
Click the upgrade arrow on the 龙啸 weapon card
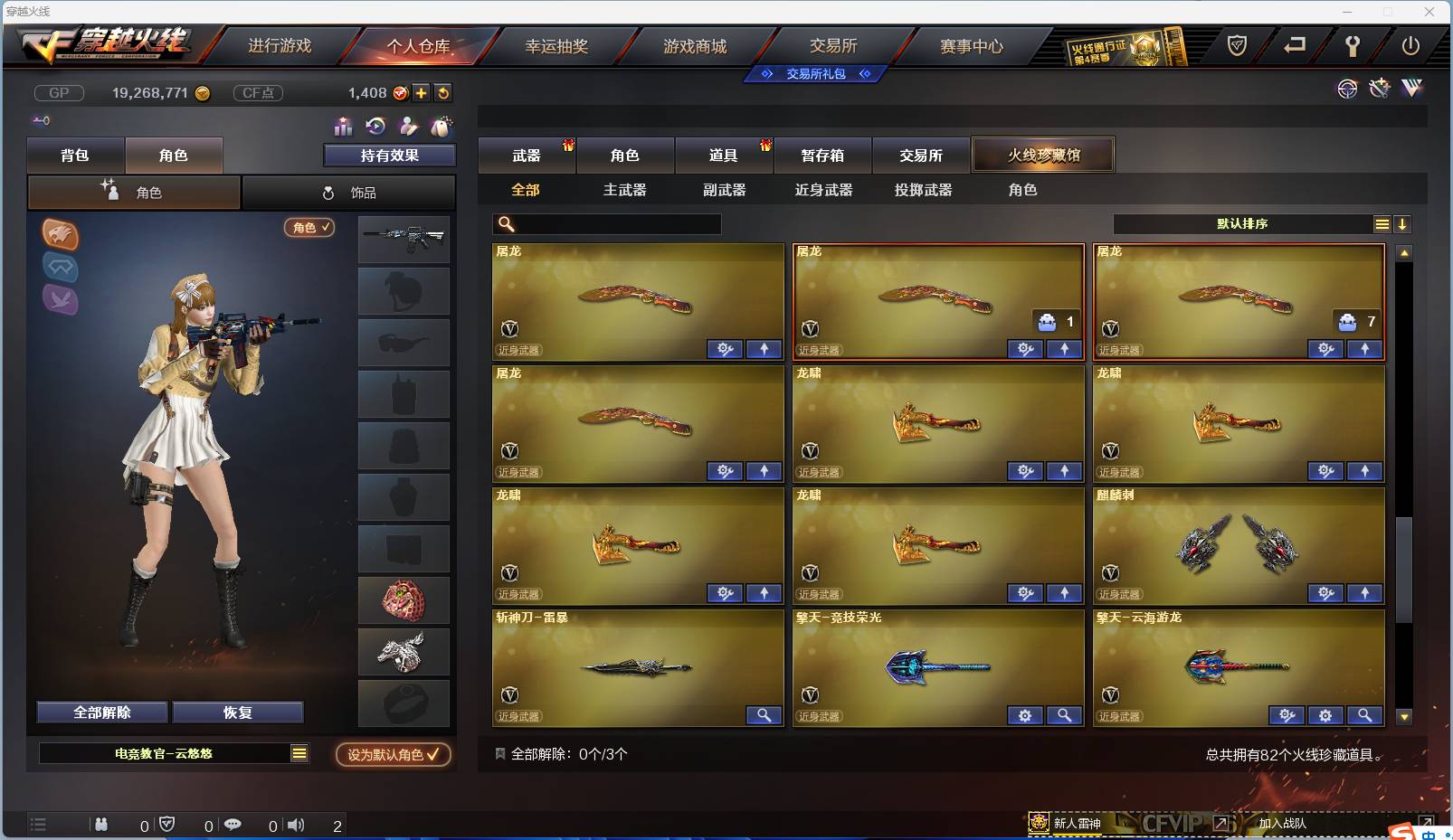(x=1065, y=471)
